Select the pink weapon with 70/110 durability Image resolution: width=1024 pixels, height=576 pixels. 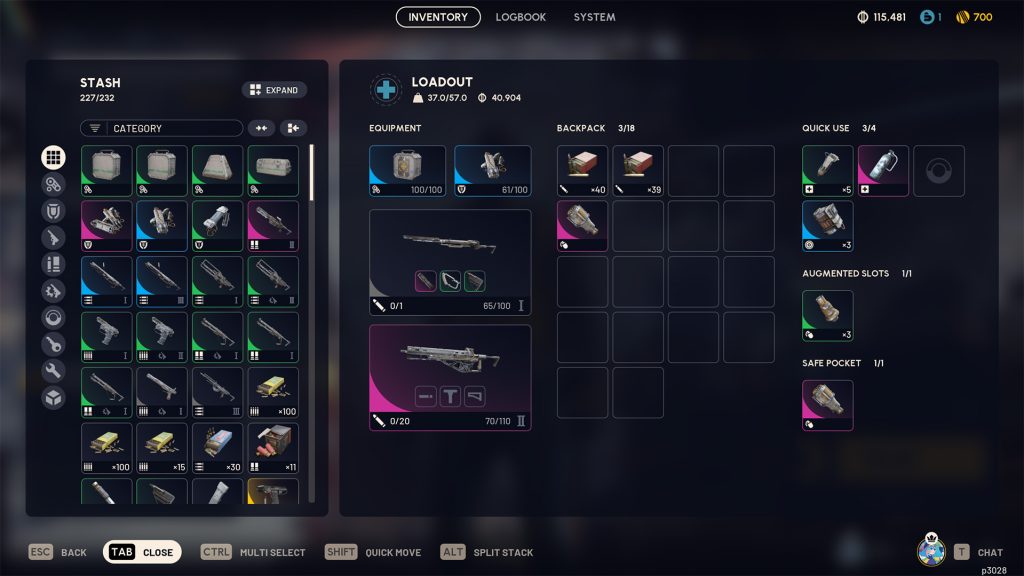click(x=450, y=377)
